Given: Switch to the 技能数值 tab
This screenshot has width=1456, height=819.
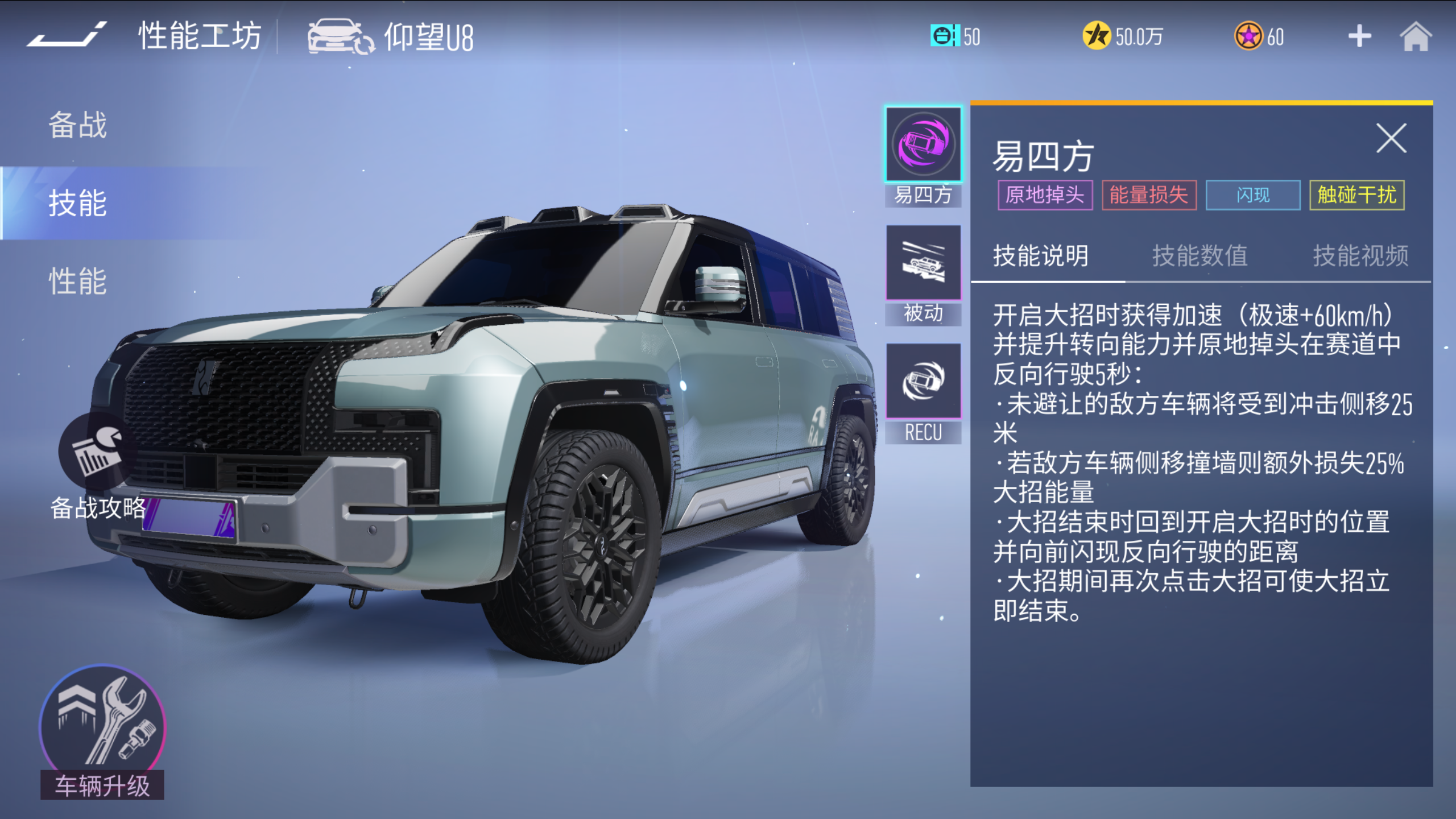Looking at the screenshot, I should coord(1200,255).
